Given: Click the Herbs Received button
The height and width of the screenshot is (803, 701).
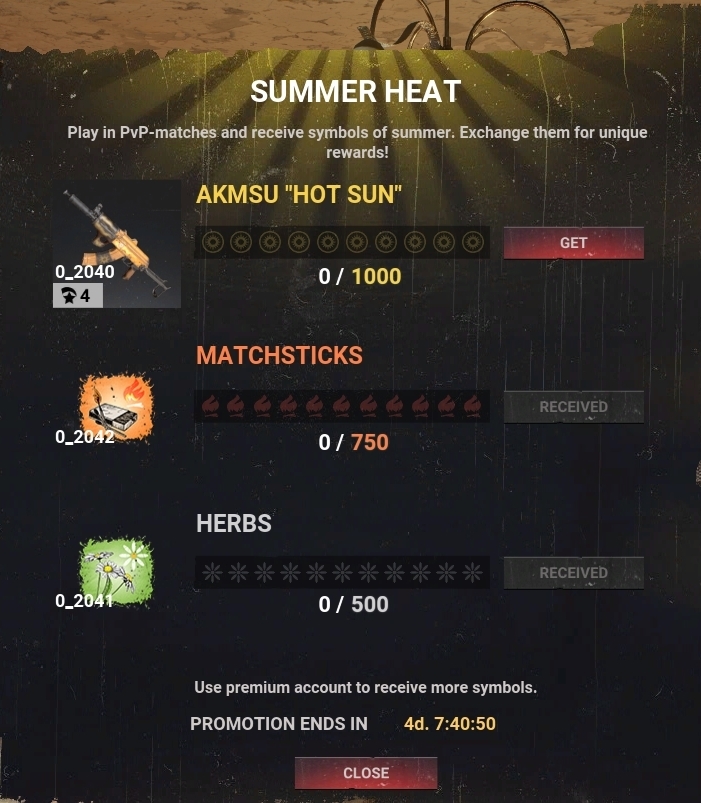Looking at the screenshot, I should tap(573, 573).
